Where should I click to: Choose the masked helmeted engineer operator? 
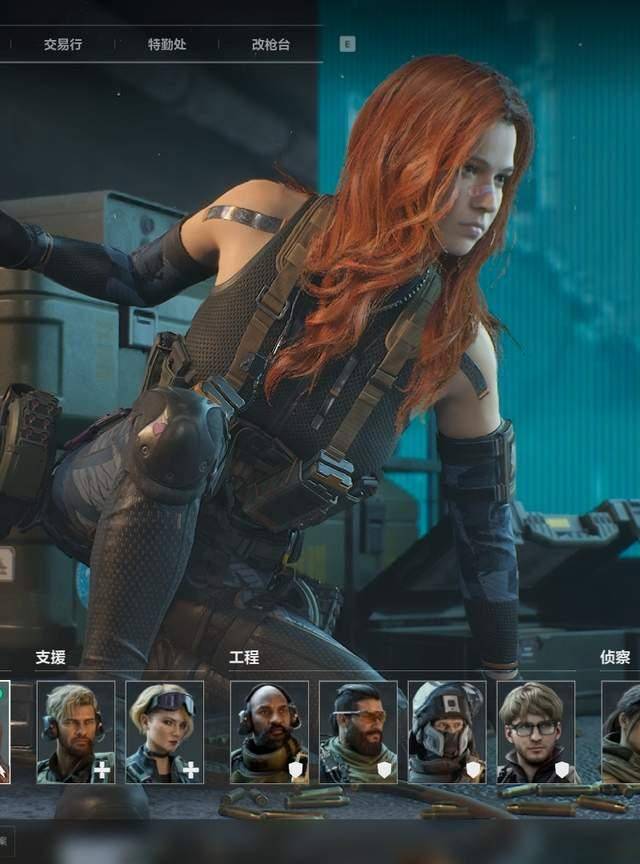pos(447,732)
